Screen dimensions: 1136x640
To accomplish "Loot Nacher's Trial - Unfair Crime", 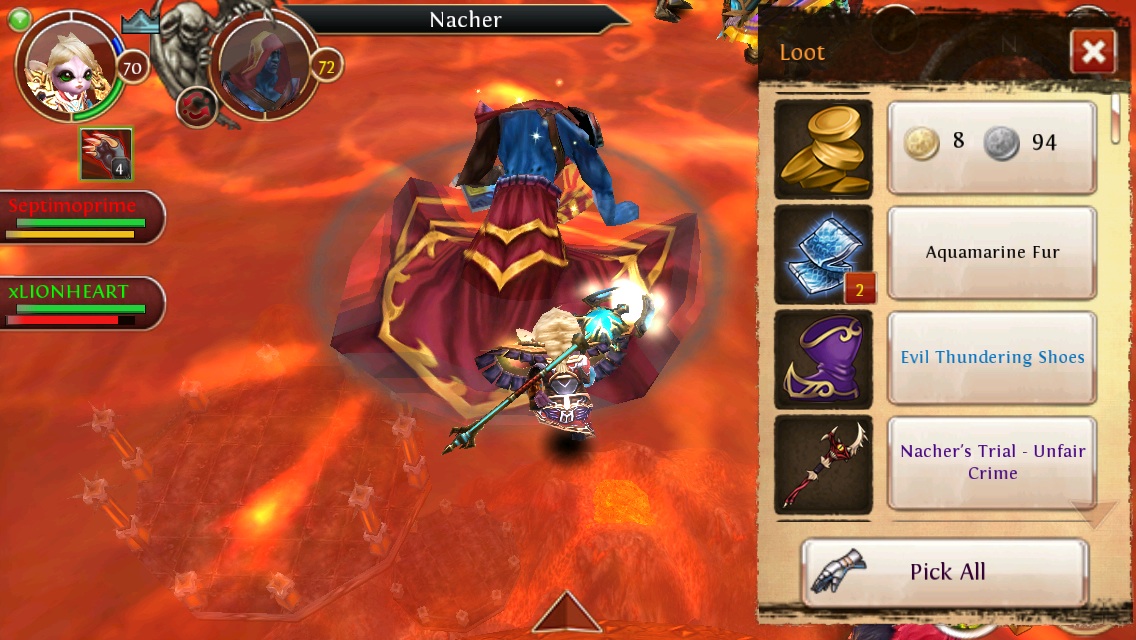I will 991,463.
